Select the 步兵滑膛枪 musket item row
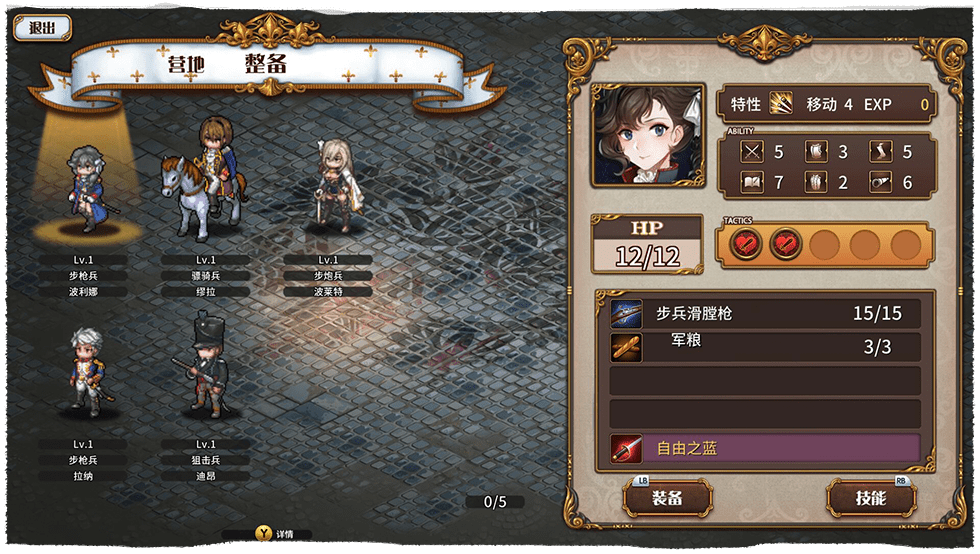The width and height of the screenshot is (980, 554). pyautogui.click(x=766, y=314)
